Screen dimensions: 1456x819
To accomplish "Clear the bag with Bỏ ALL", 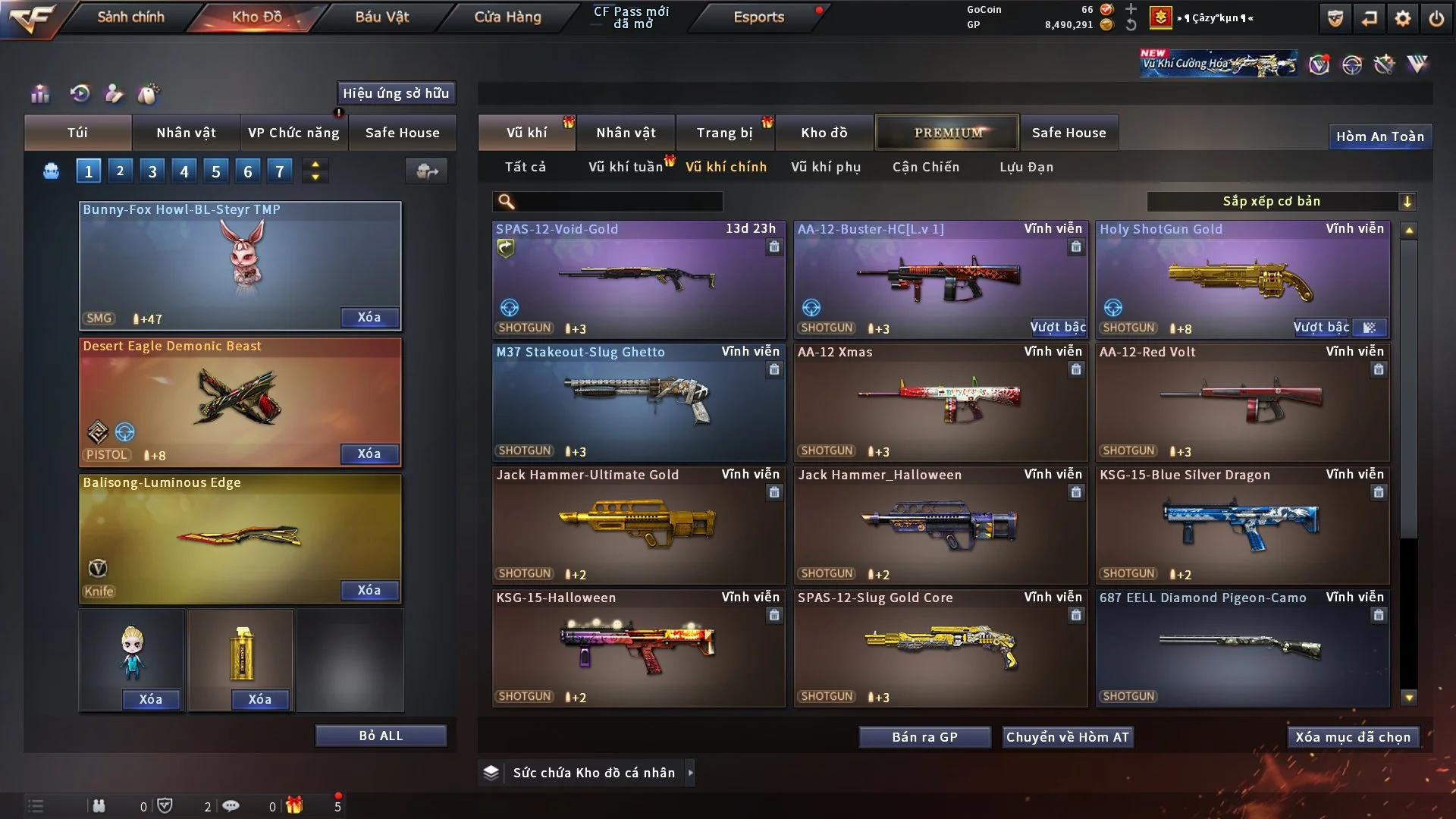I will click(x=381, y=736).
